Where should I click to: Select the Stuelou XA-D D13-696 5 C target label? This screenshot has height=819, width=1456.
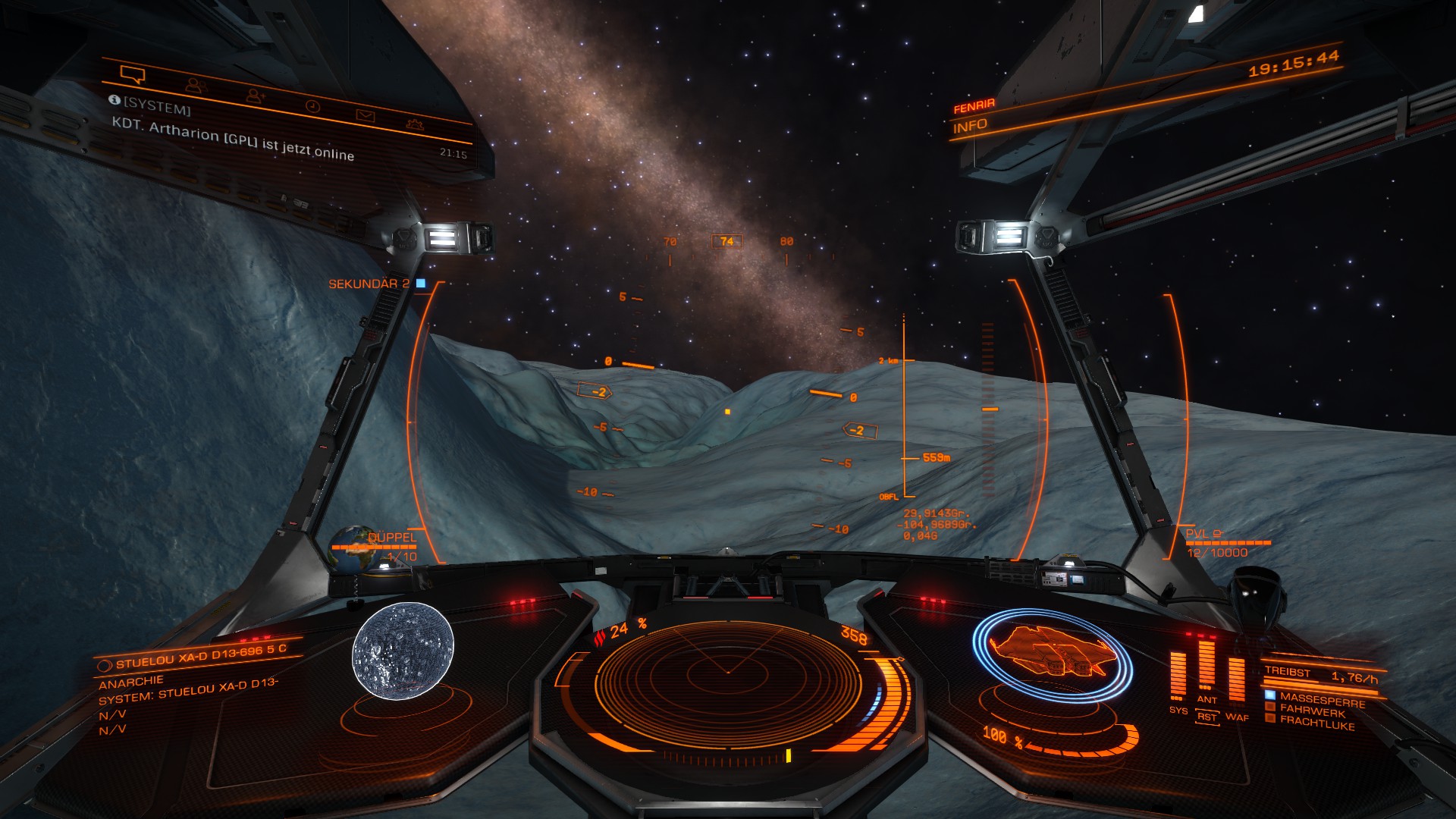(200, 657)
